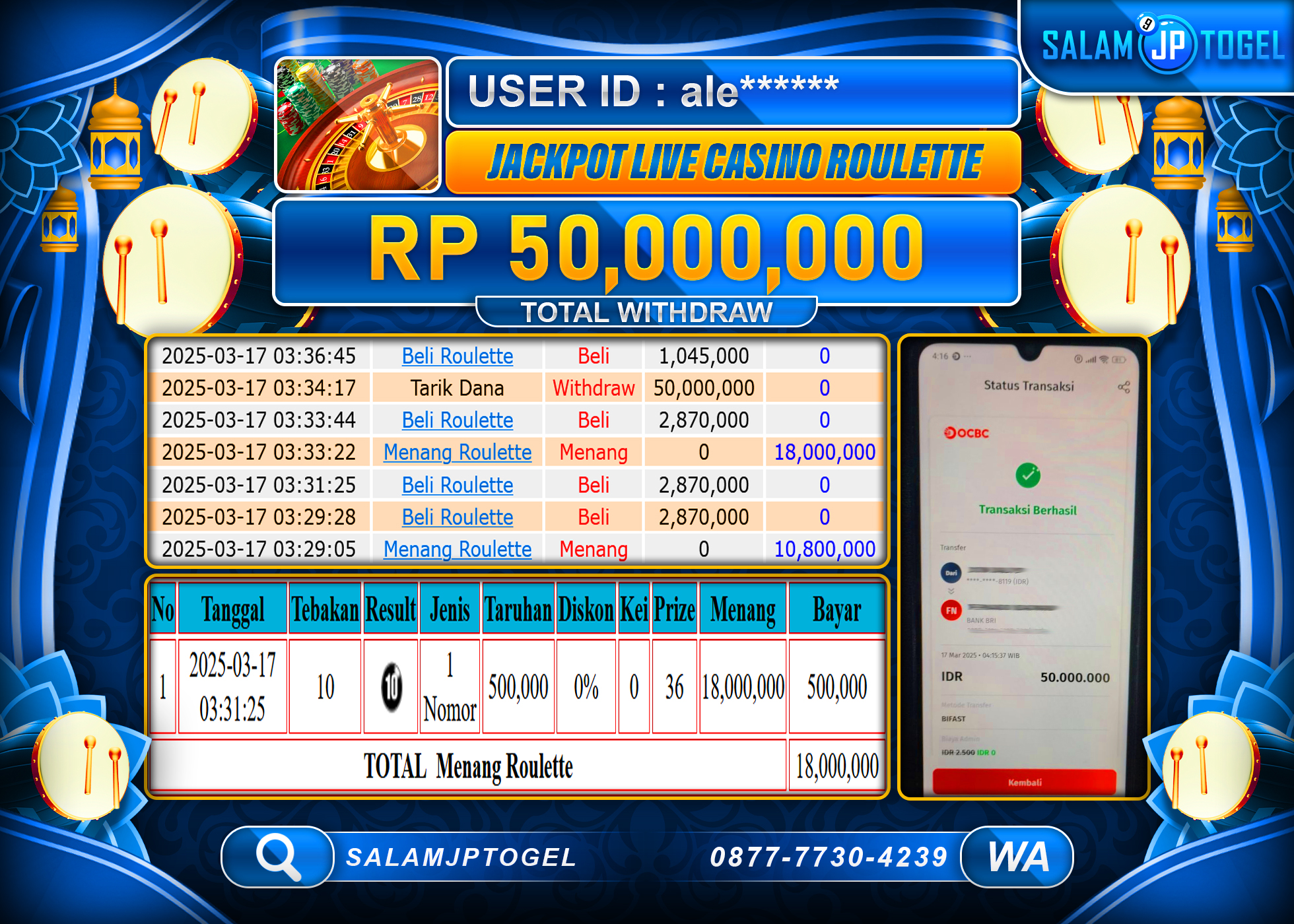Click the roulette wheel game thumbnail
This screenshot has width=1294, height=924.
tap(357, 125)
